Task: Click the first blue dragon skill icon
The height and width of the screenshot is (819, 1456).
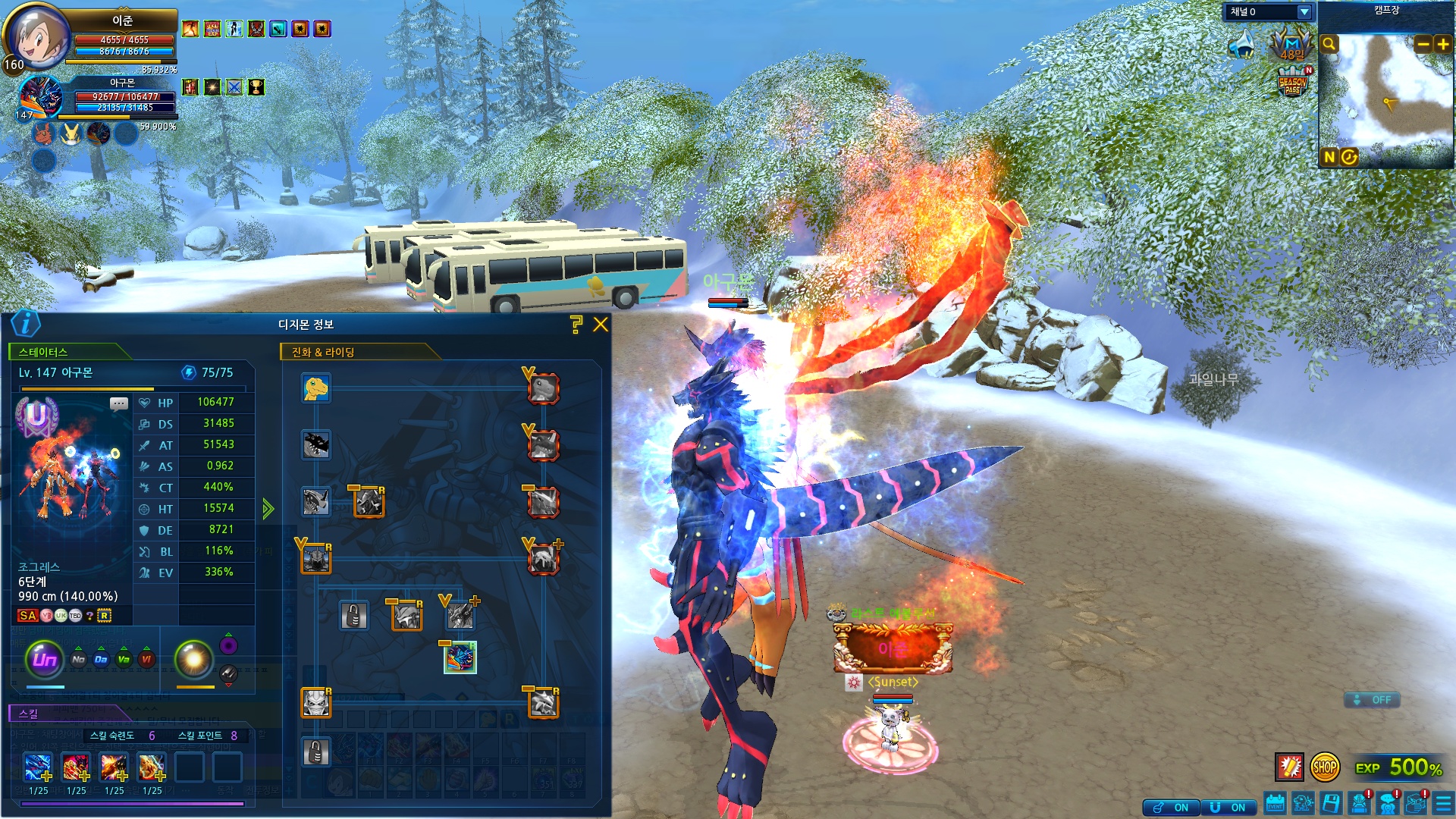Action: tap(38, 767)
